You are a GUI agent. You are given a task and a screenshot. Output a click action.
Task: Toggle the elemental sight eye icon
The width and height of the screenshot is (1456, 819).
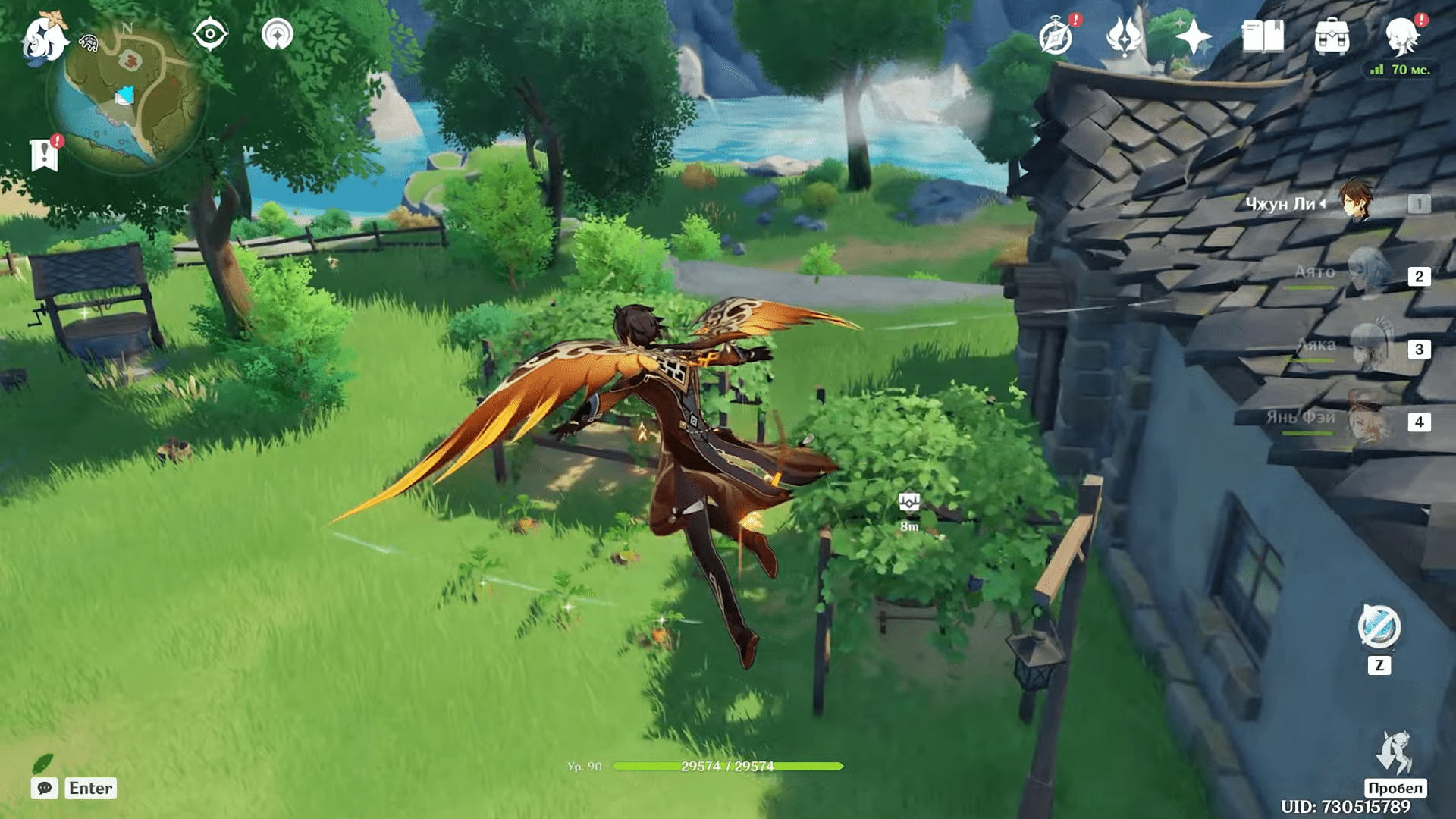click(210, 34)
